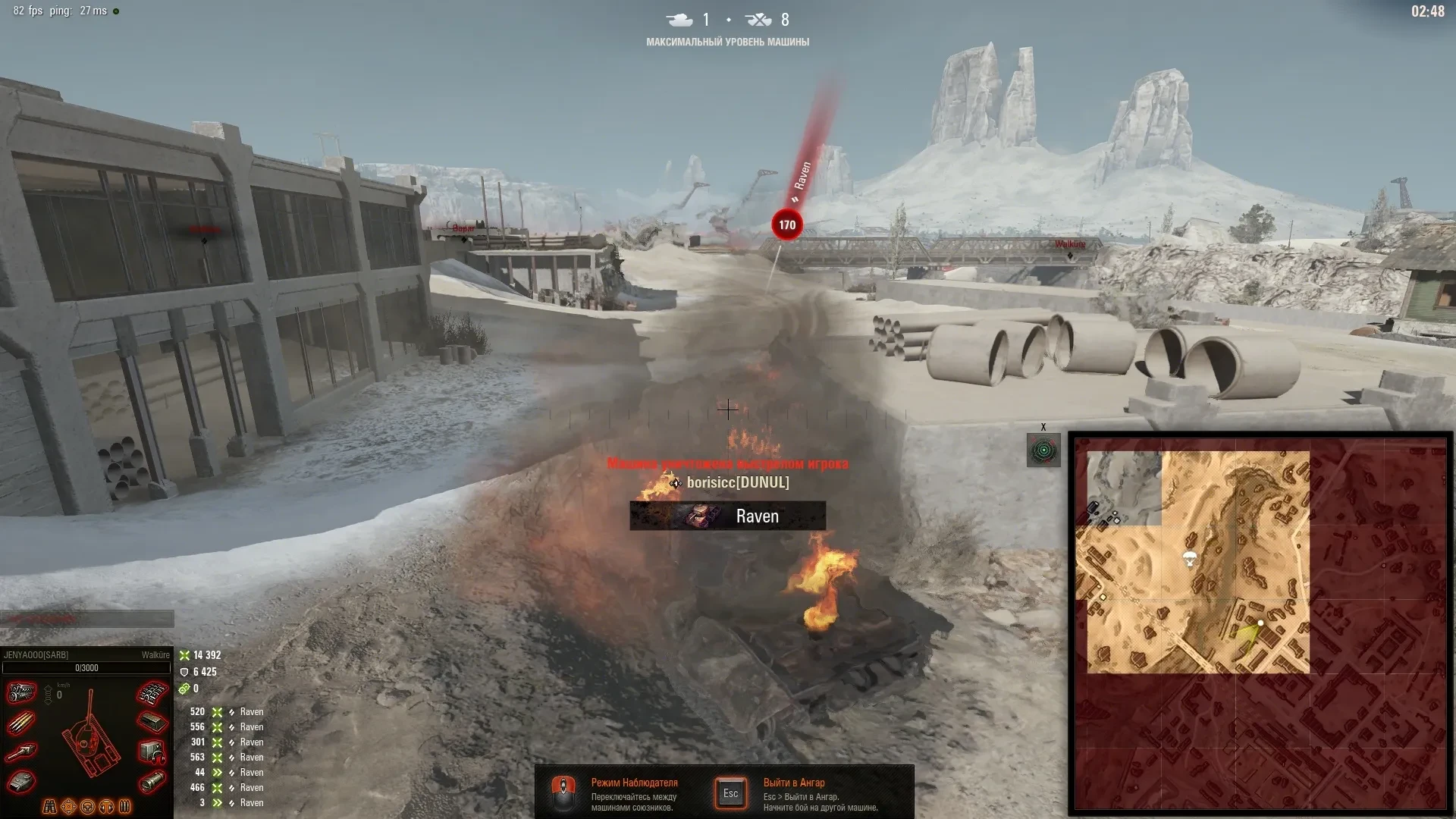Click the battle minimap
Viewport: 1456px width, 819px height.
[x=1260, y=623]
